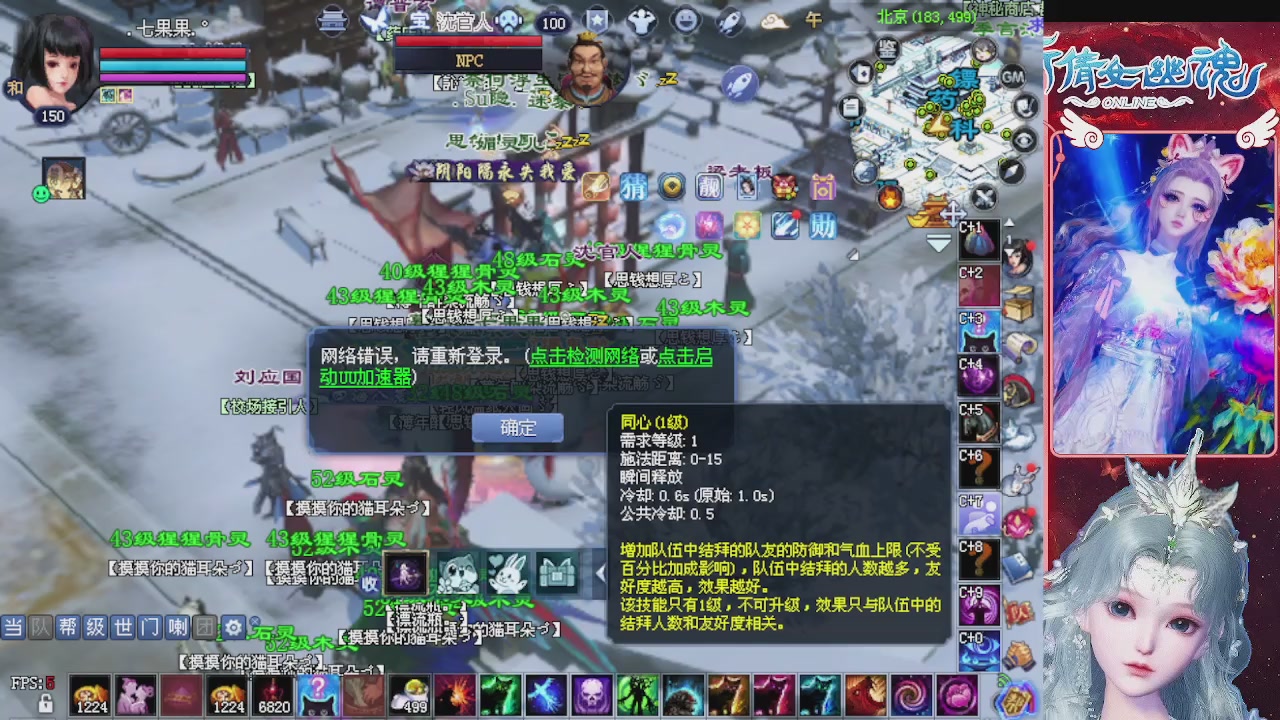Viewport: 1280px width, 720px height.
Task: Open the 鉴 appraisal icon beside the minimap
Action: [x=889, y=50]
